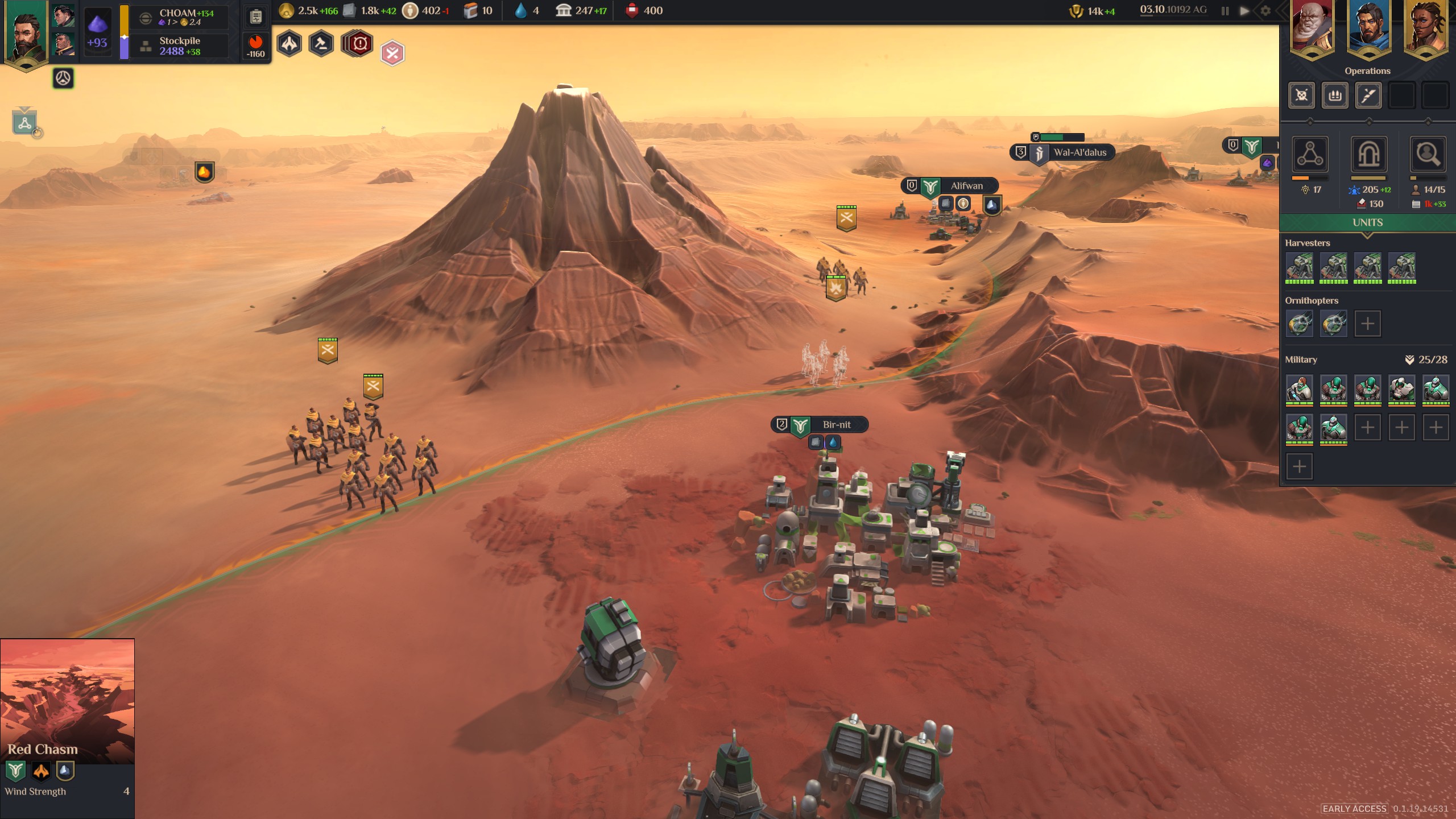Select the red-haired military unit portrait
The height and width of the screenshot is (819, 1456).
1300,389
